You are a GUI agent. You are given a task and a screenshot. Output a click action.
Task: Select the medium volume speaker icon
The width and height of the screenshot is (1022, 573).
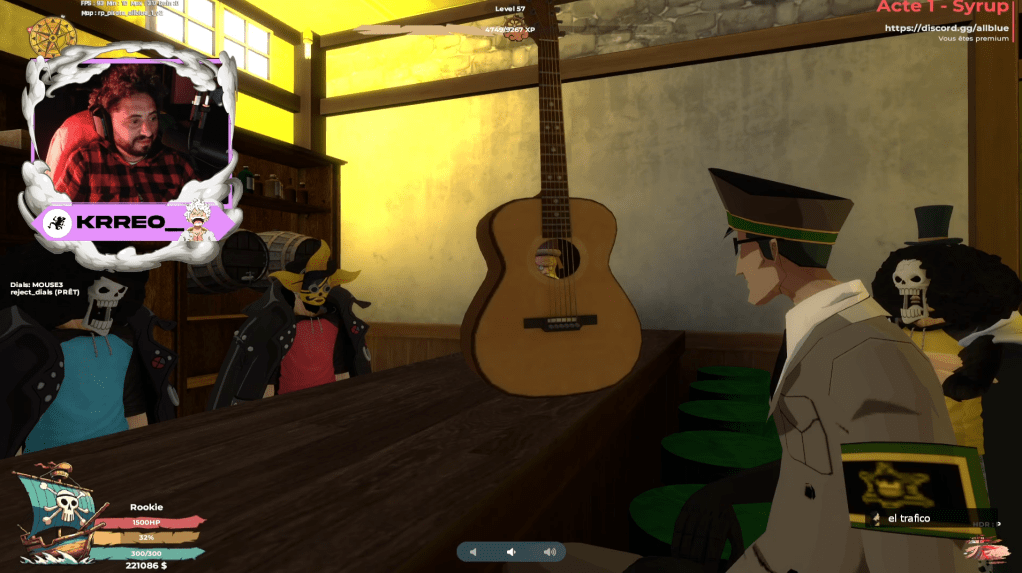point(510,552)
